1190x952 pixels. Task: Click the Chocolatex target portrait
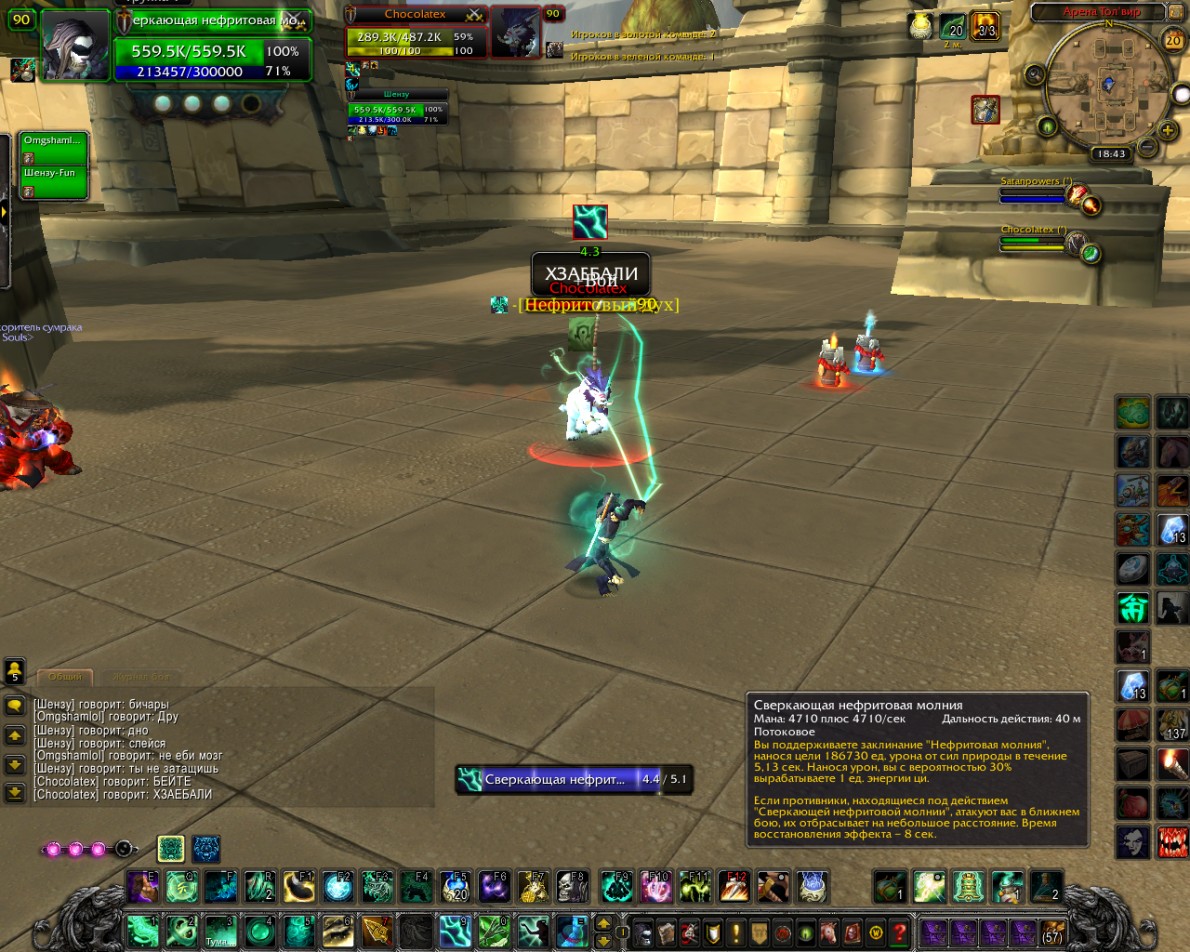click(x=516, y=33)
